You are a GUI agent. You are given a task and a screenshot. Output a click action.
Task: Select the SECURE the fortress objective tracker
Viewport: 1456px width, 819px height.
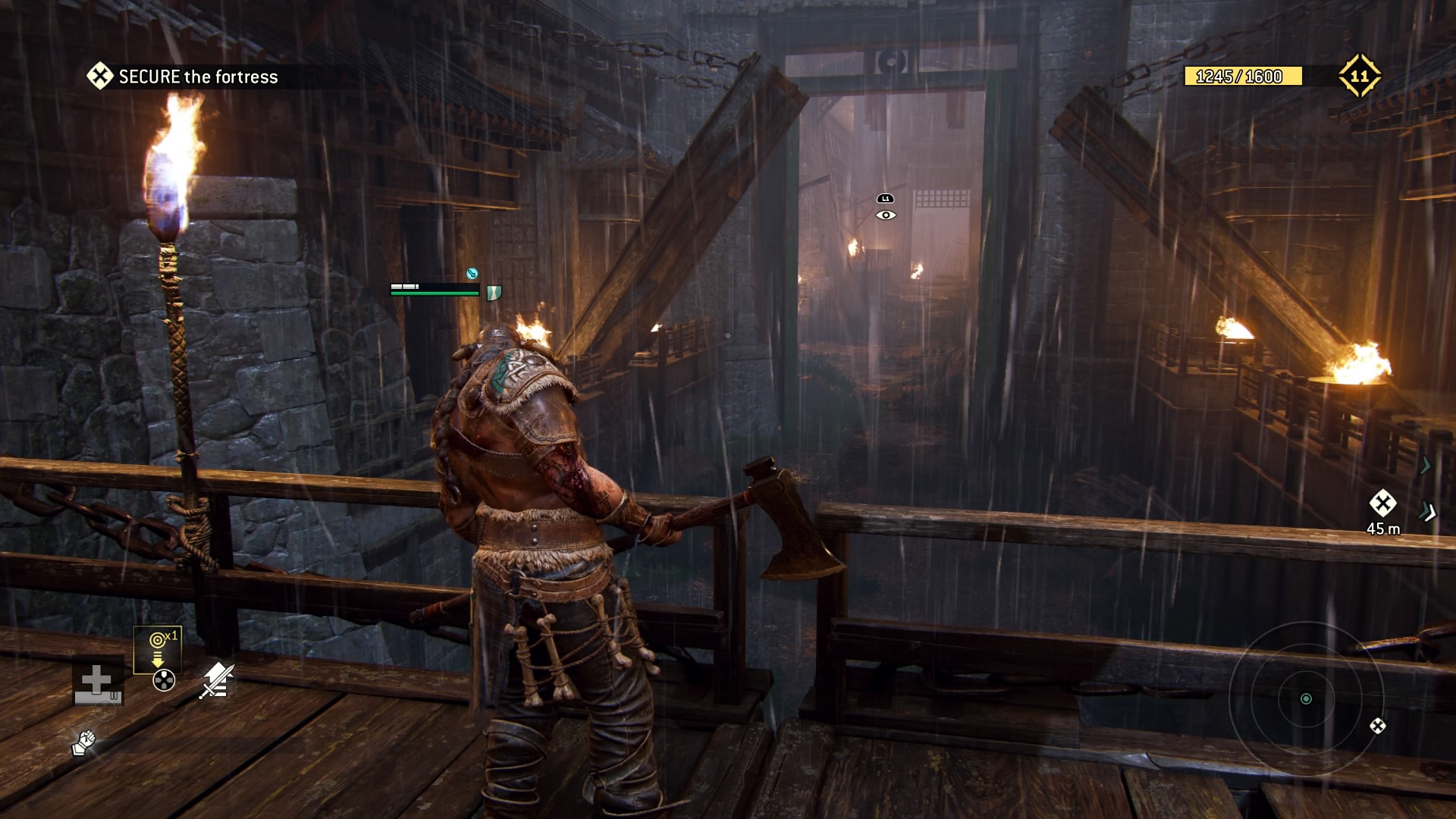183,77
